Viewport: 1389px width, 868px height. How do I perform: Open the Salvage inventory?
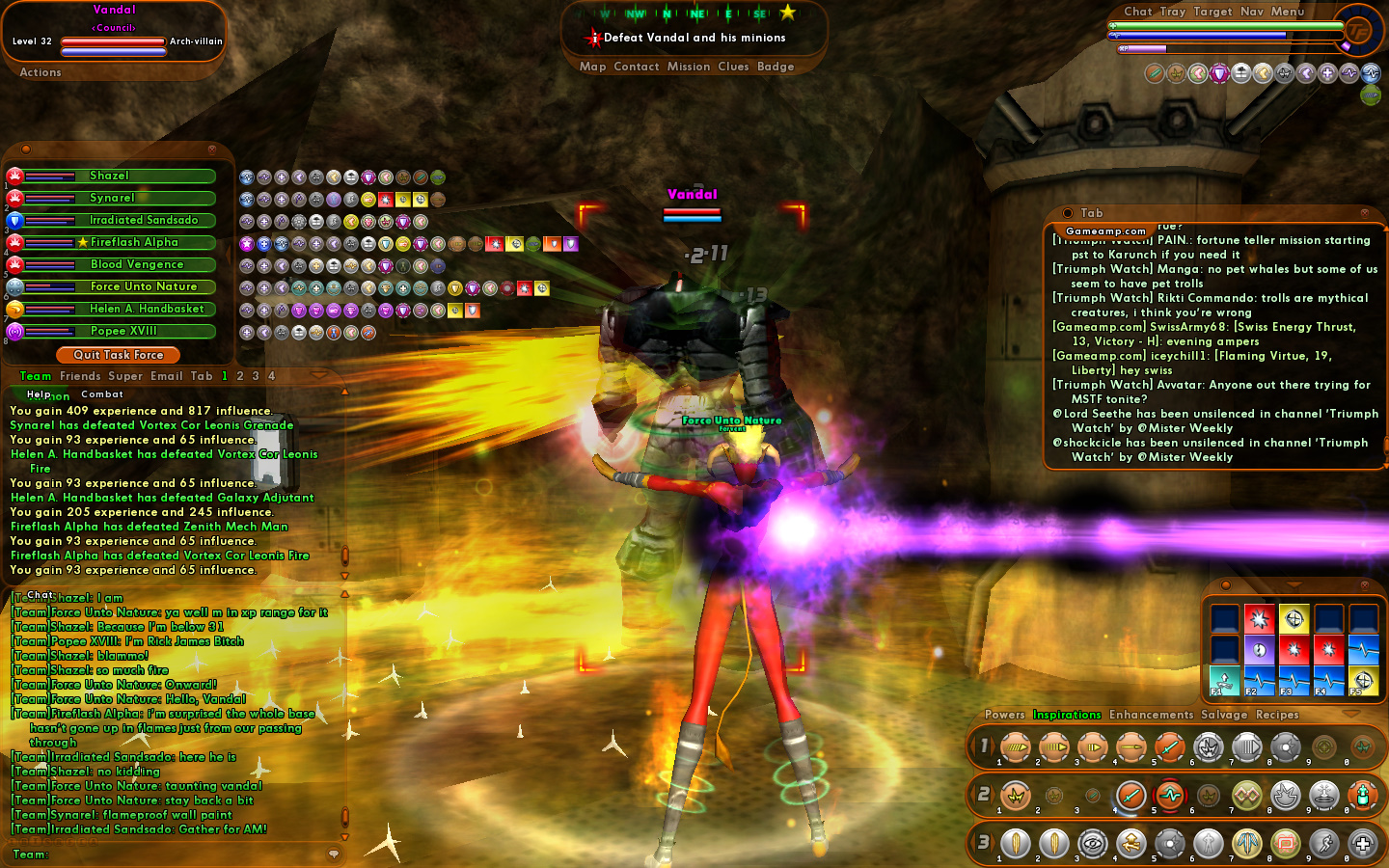click(x=1224, y=715)
